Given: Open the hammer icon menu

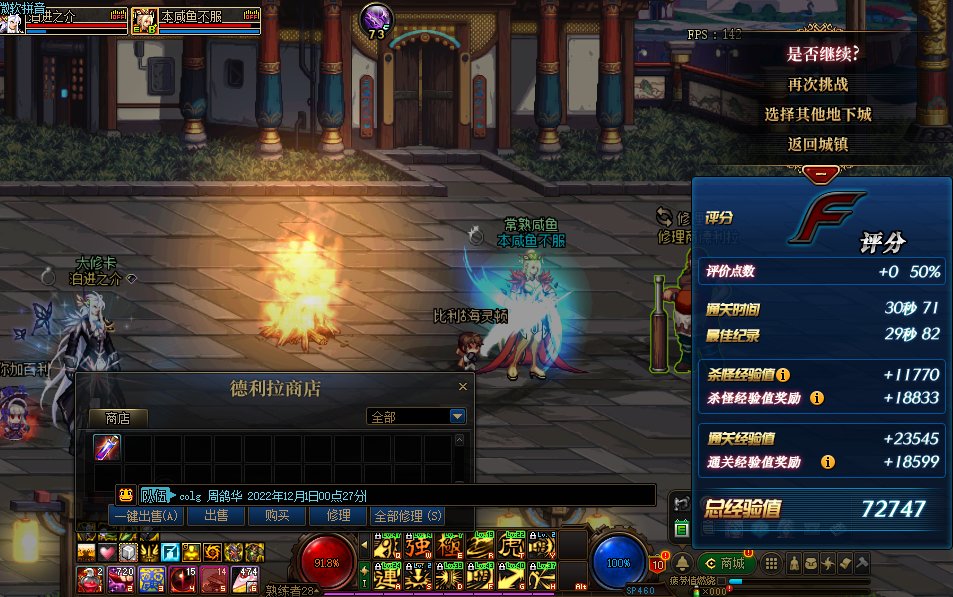Looking at the screenshot, I should 862,564.
